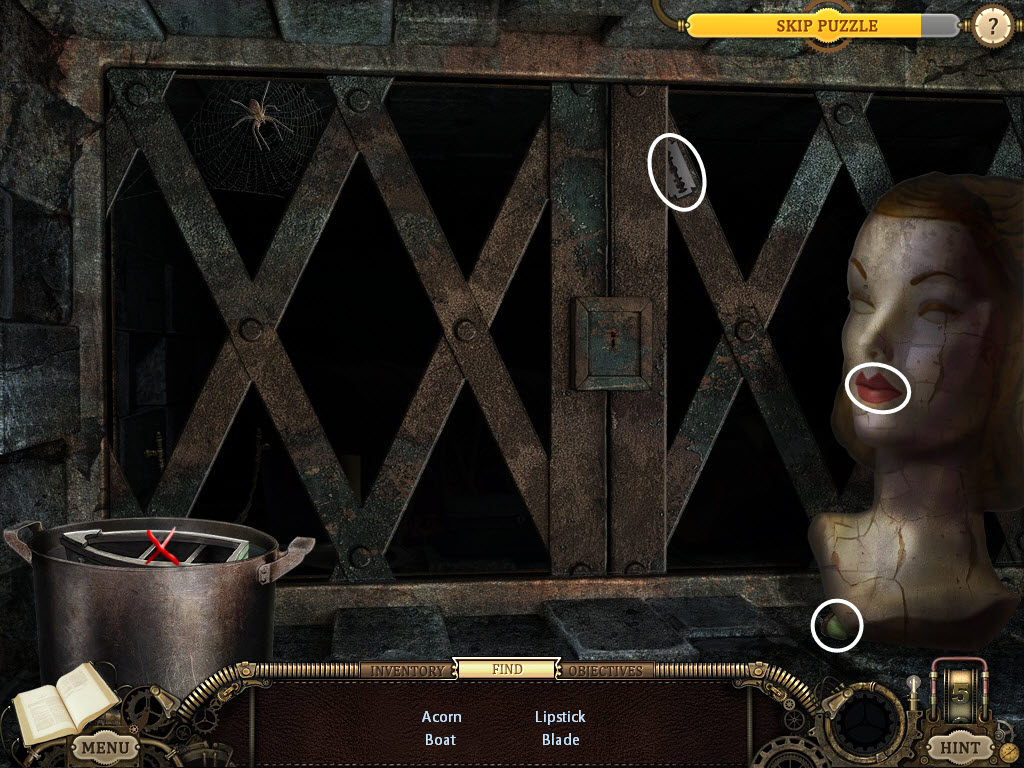This screenshot has height=768, width=1024.
Task: Open the question mark help button
Action: (992, 27)
